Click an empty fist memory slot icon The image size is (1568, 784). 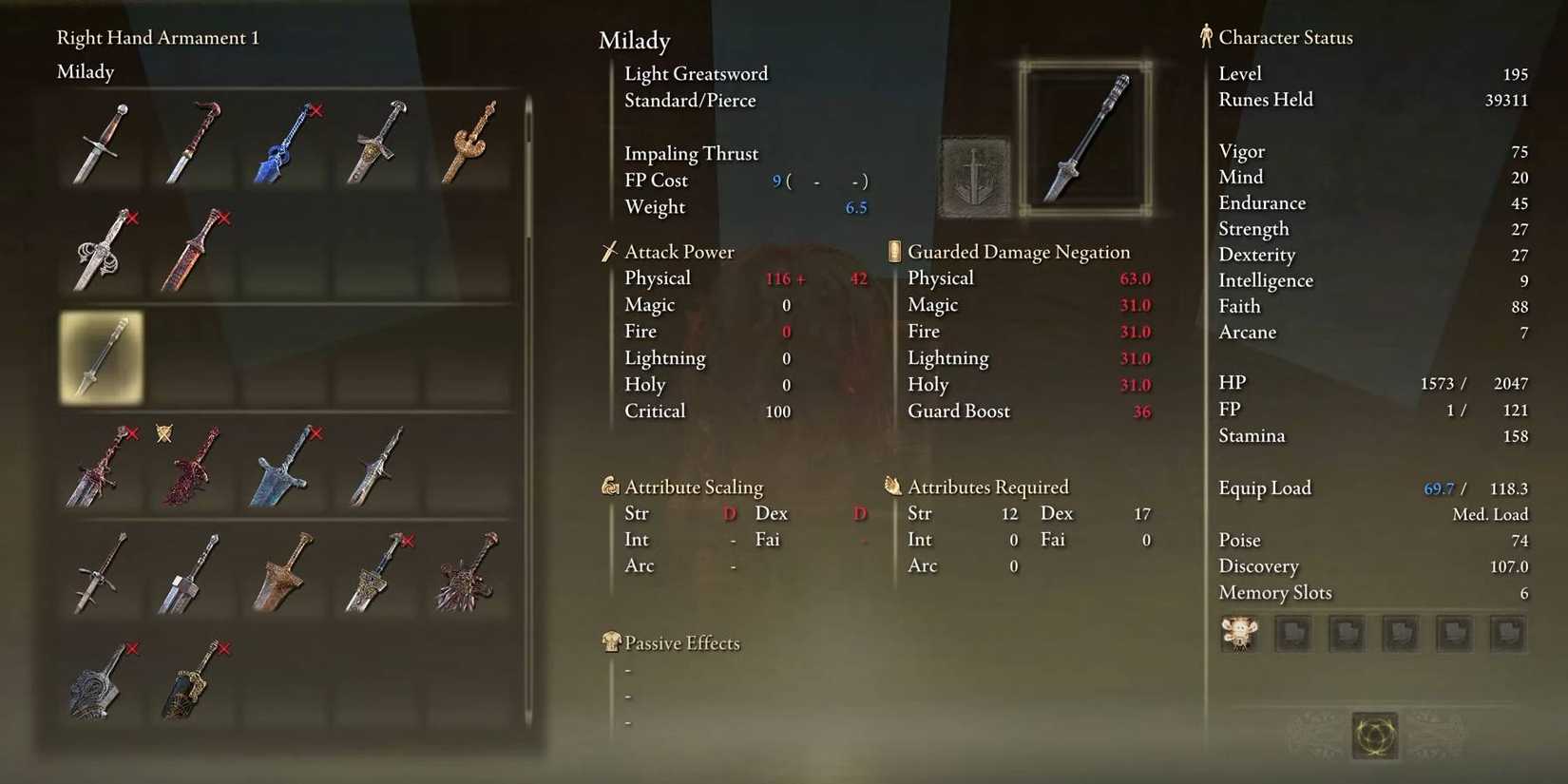click(1292, 633)
